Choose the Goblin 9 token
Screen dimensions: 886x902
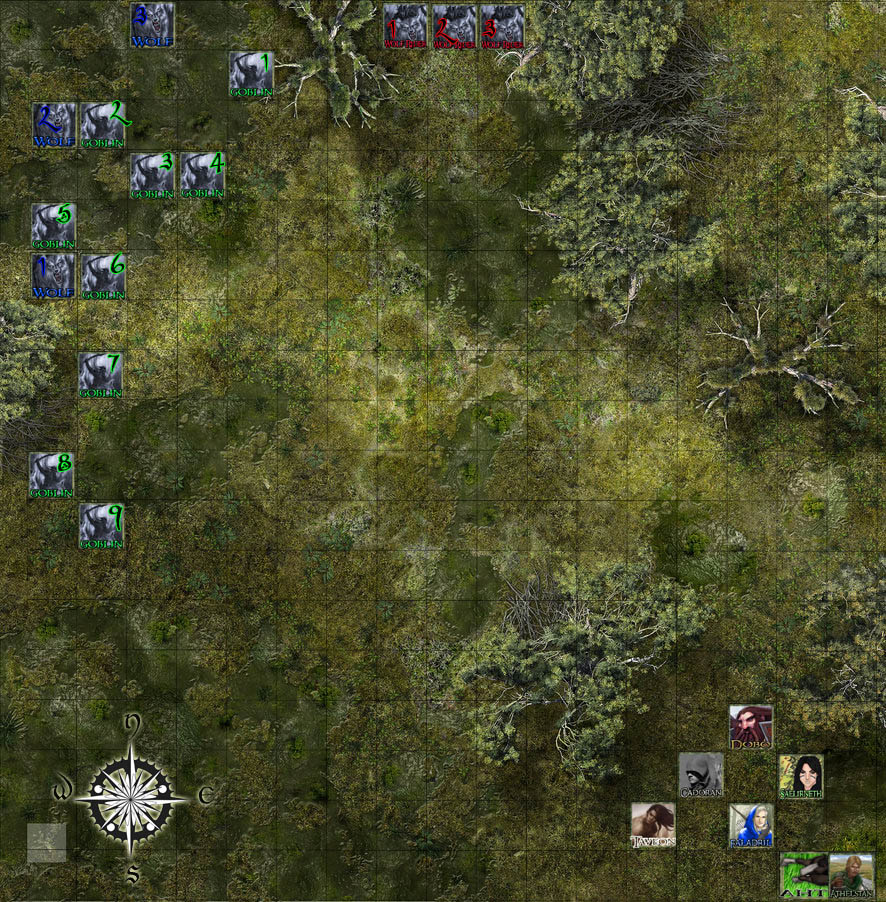tap(101, 526)
